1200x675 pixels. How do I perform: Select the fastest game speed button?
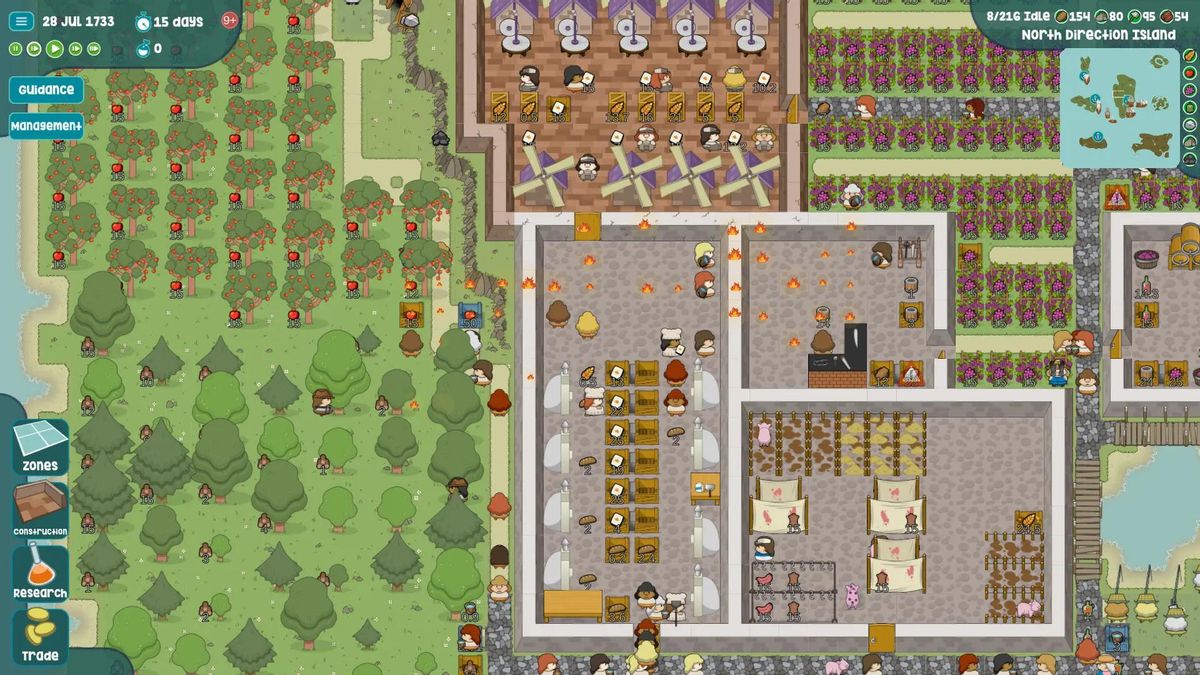click(94, 48)
